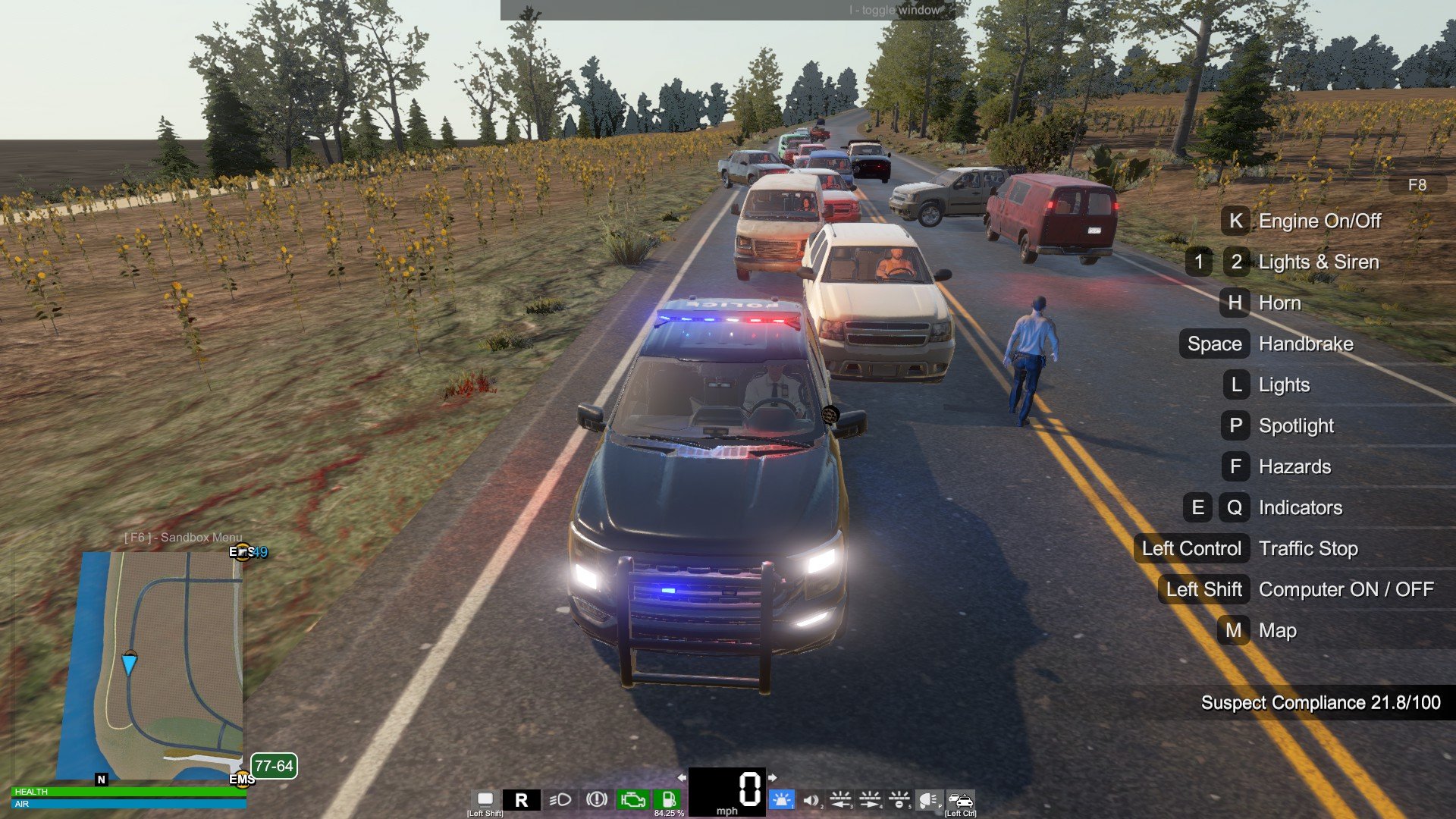Click the handbrake warning icon
Image resolution: width=1456 pixels, height=819 pixels.
click(x=597, y=799)
